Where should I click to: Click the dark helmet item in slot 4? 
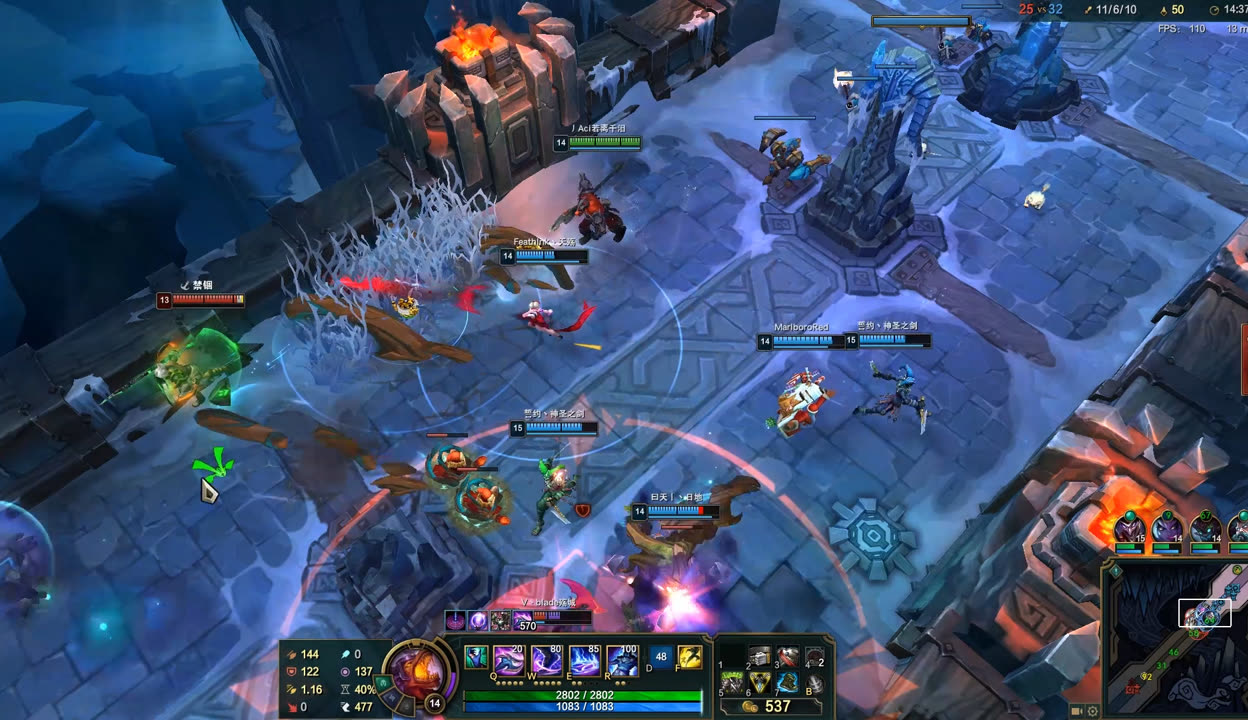815,657
